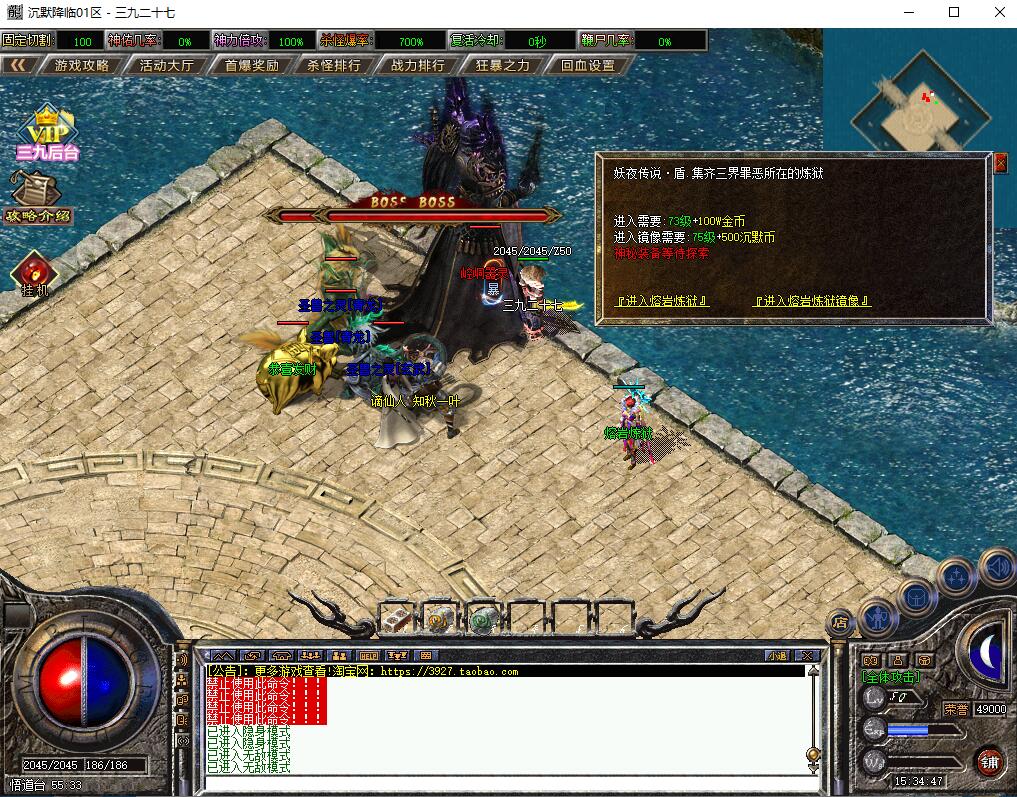Select the 首爆奖励 first-drop rewards button

click(x=251, y=66)
